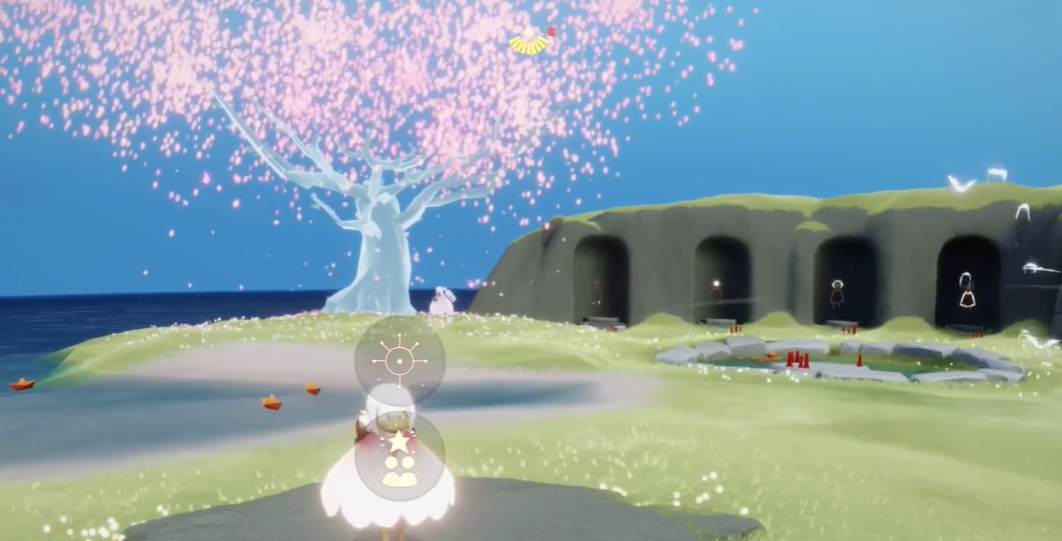Screen dimensions: 1062x541
Task: Tap the star and friends icon button
Action: click(x=400, y=456)
